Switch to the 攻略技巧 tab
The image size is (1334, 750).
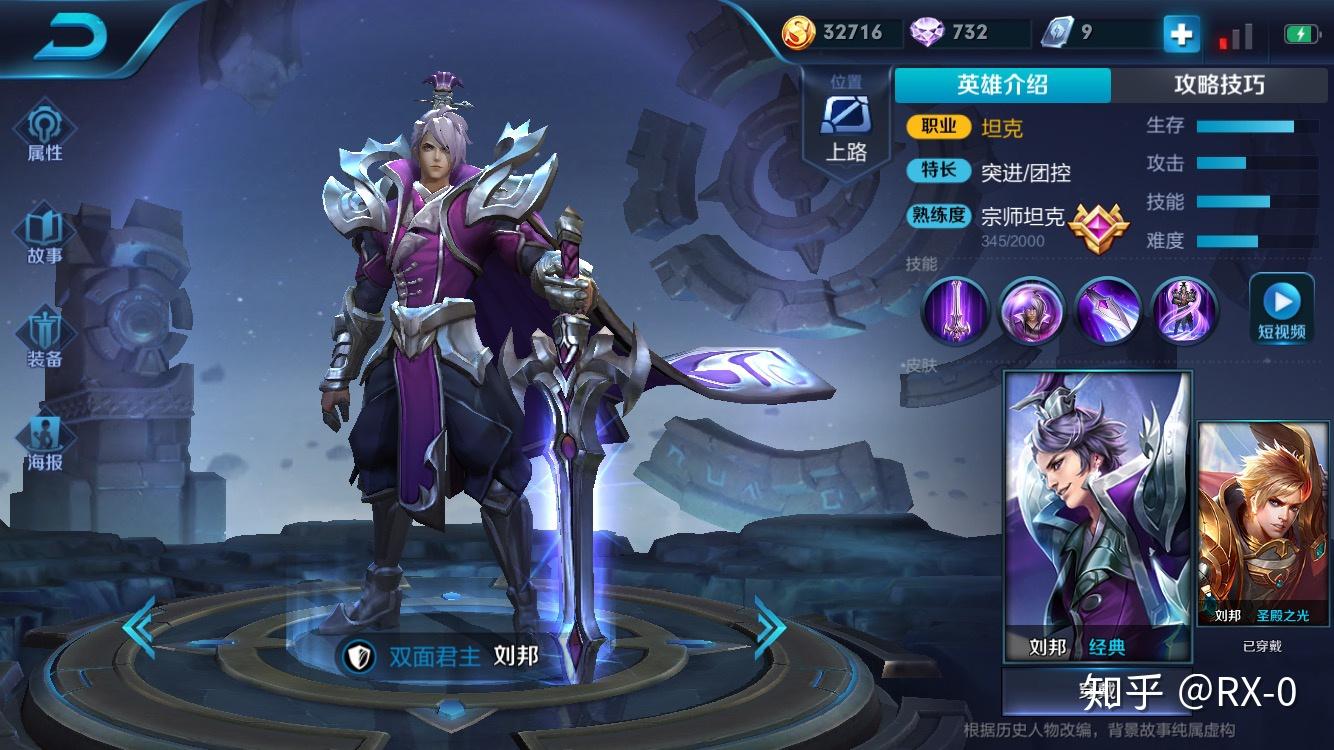click(1219, 85)
